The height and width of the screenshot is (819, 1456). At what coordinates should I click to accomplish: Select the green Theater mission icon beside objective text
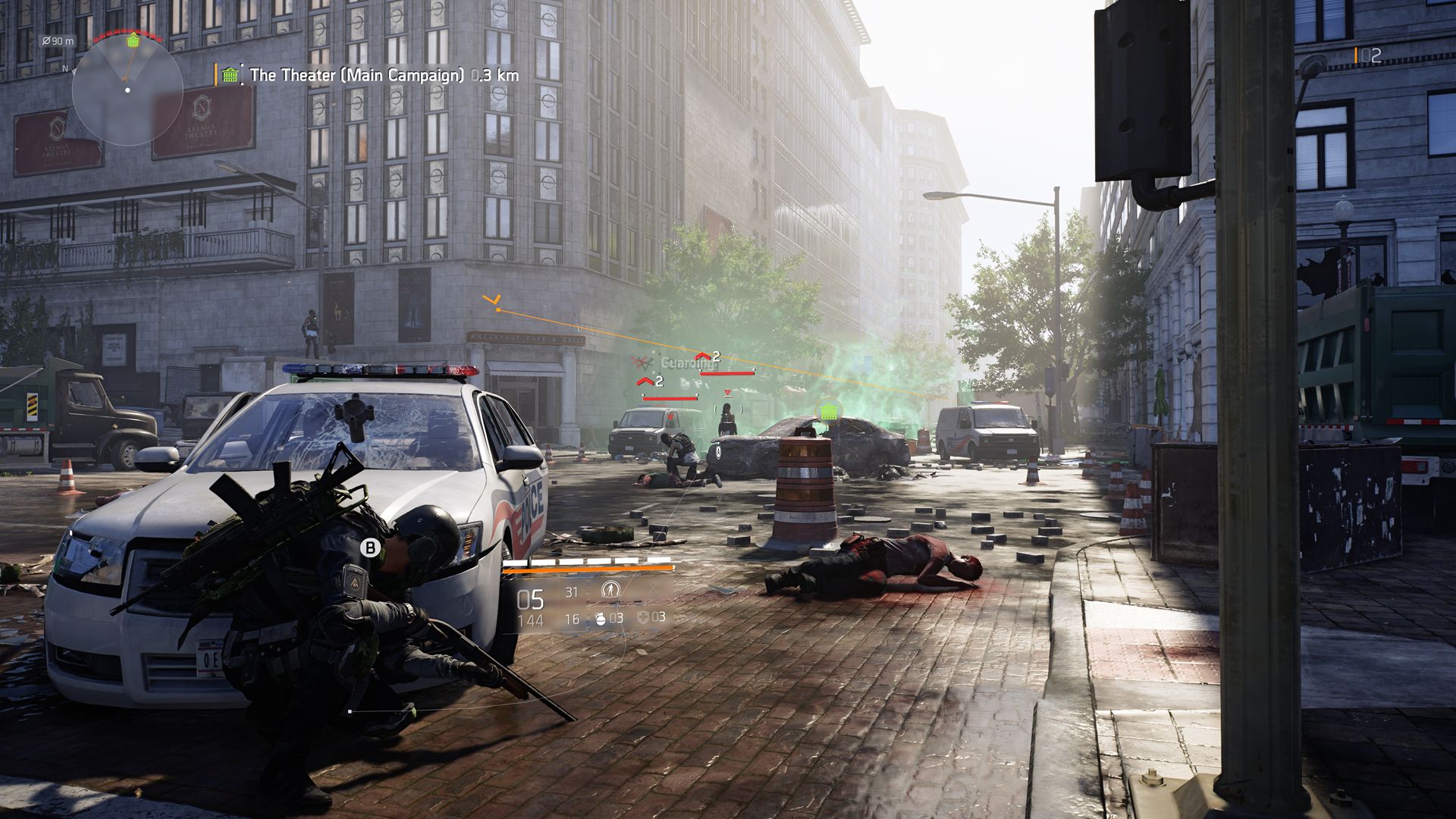pyautogui.click(x=227, y=74)
